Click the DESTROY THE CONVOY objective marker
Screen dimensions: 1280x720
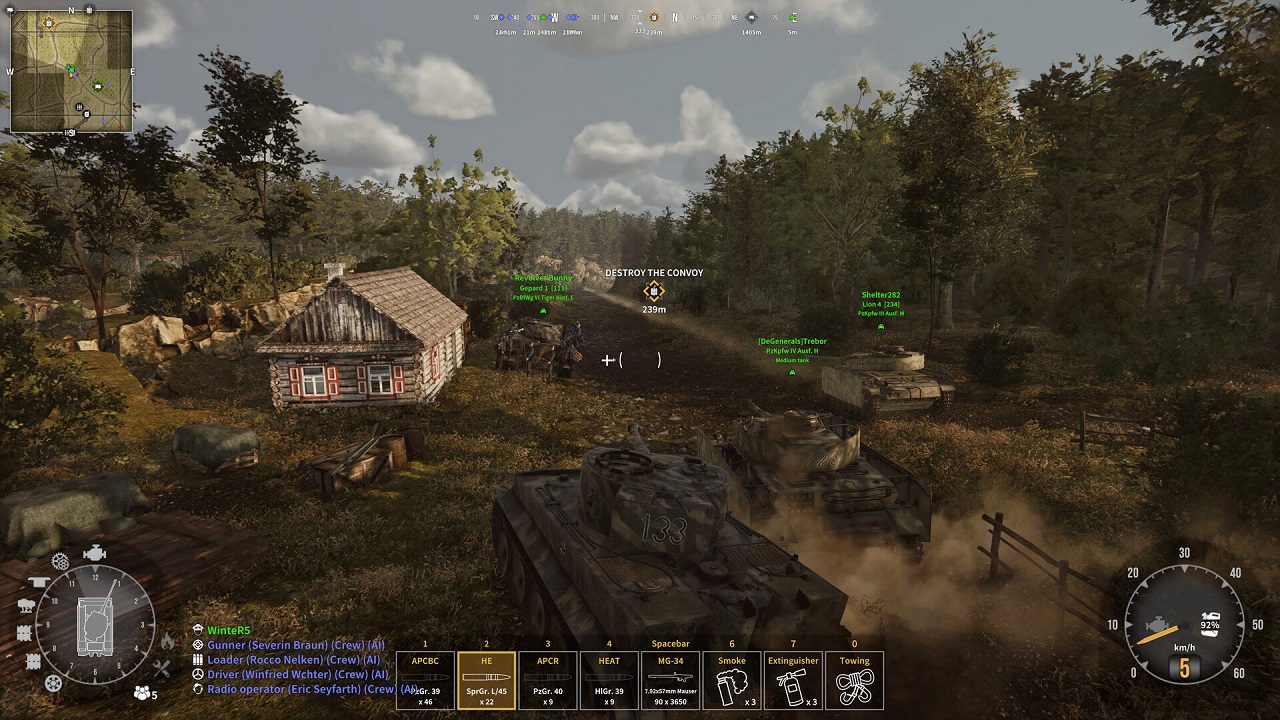tap(655, 289)
